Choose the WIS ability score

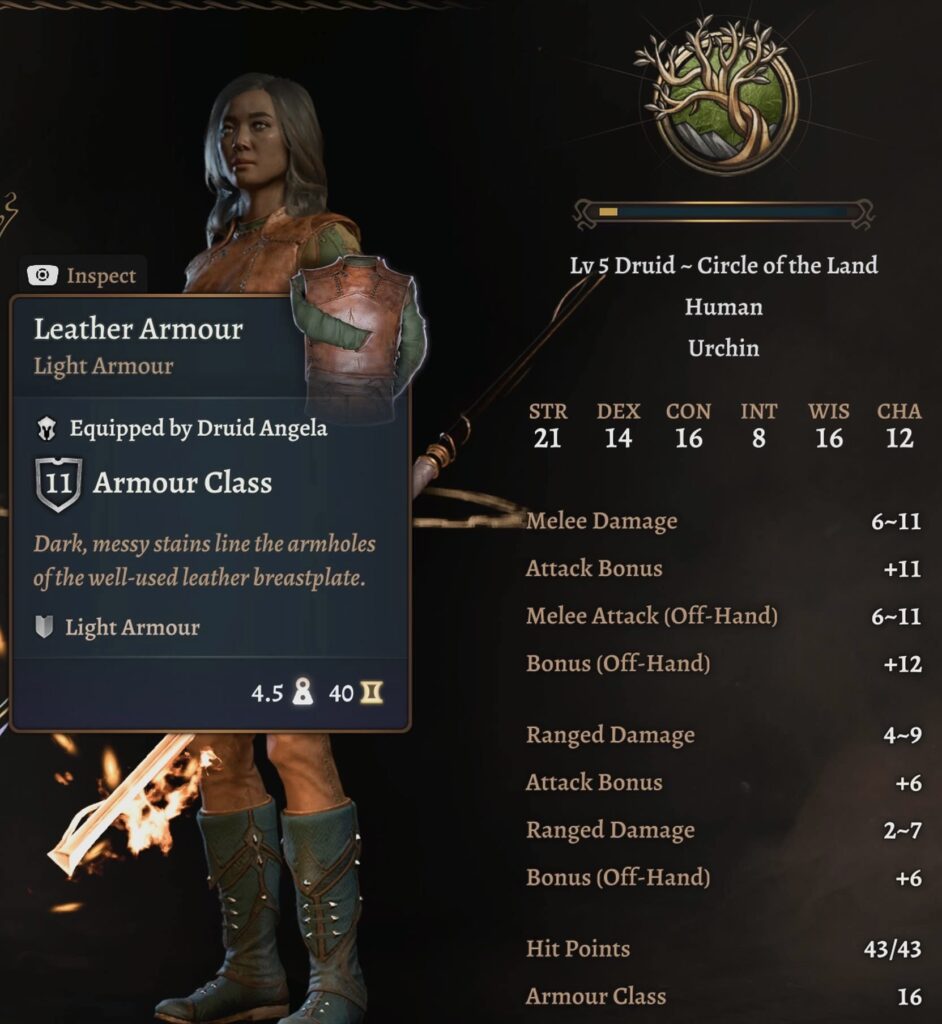pyautogui.click(x=829, y=426)
